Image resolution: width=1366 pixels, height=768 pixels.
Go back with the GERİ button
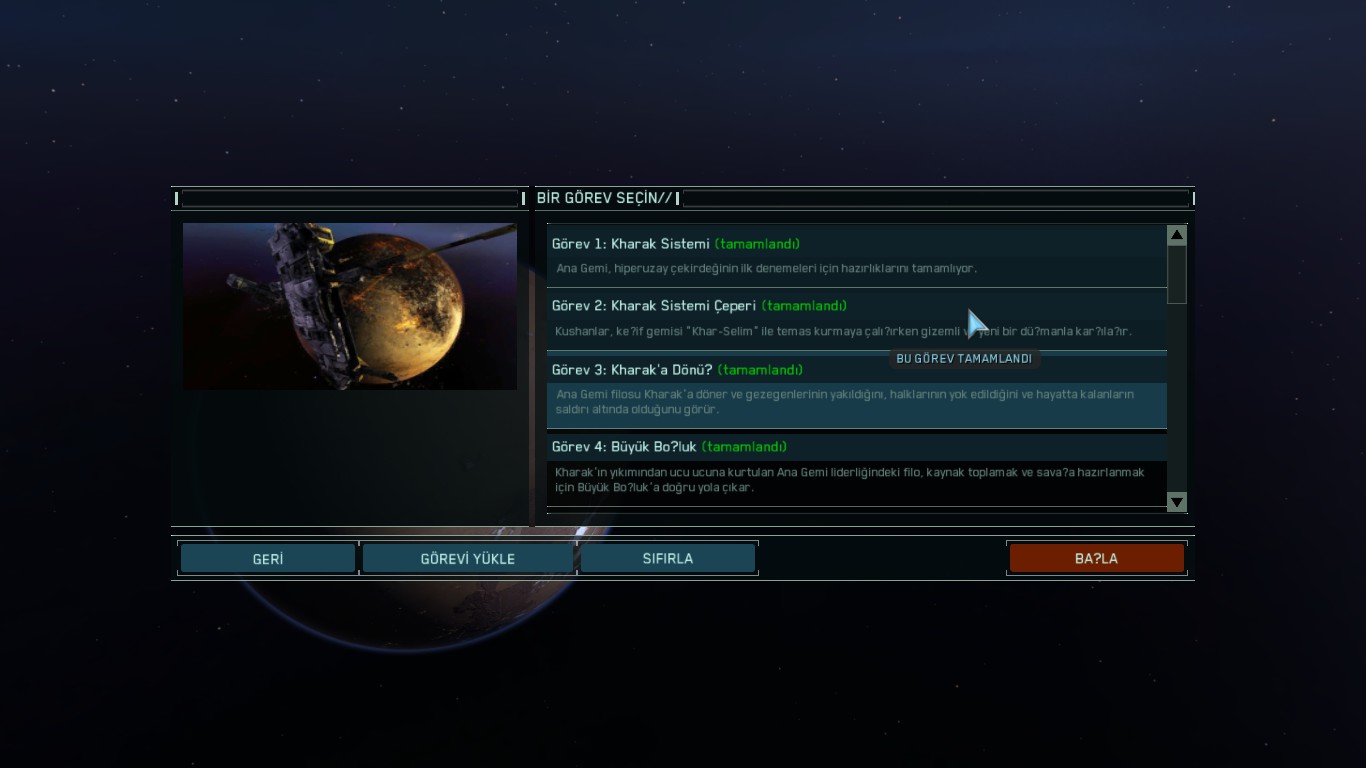pos(268,559)
